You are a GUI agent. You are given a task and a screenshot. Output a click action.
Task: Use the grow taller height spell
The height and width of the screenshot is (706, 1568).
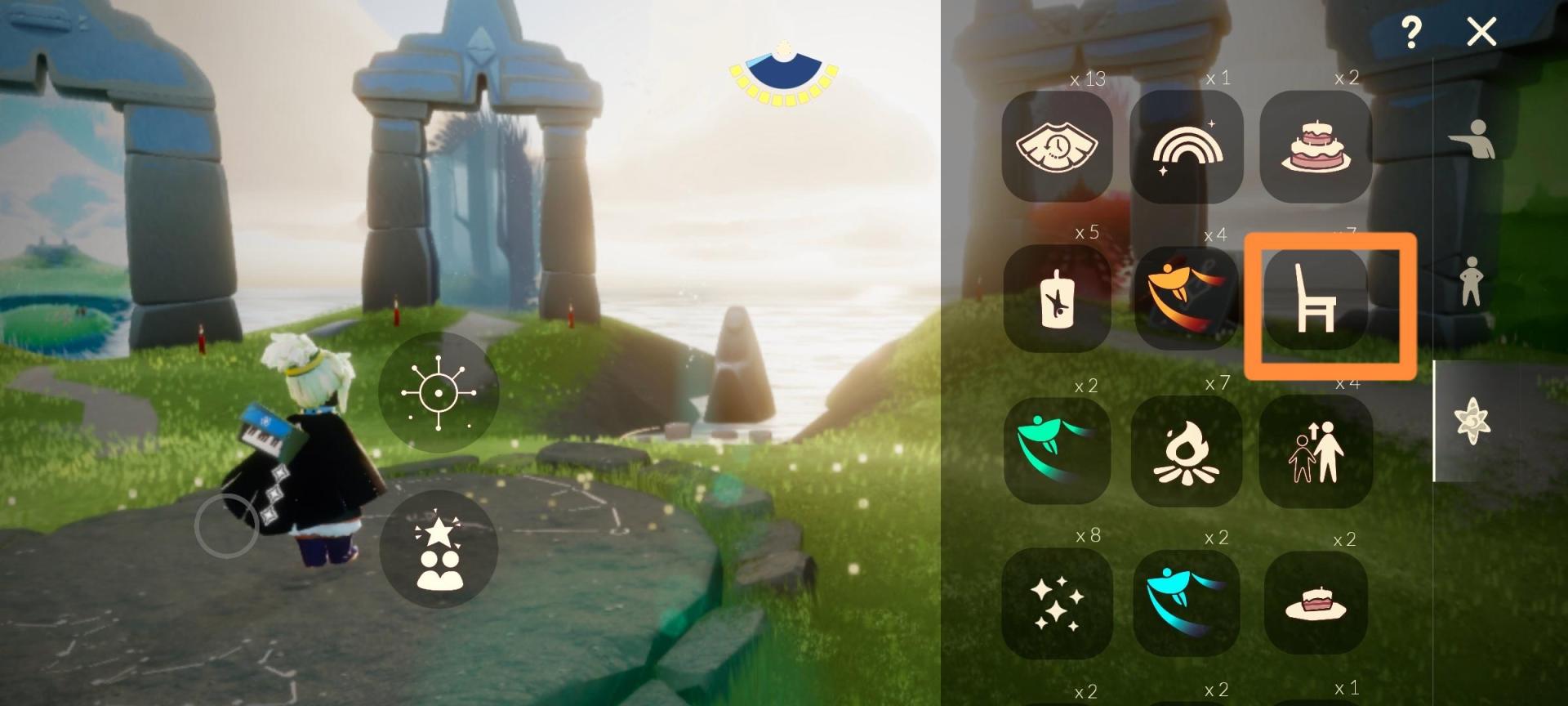(x=1315, y=451)
